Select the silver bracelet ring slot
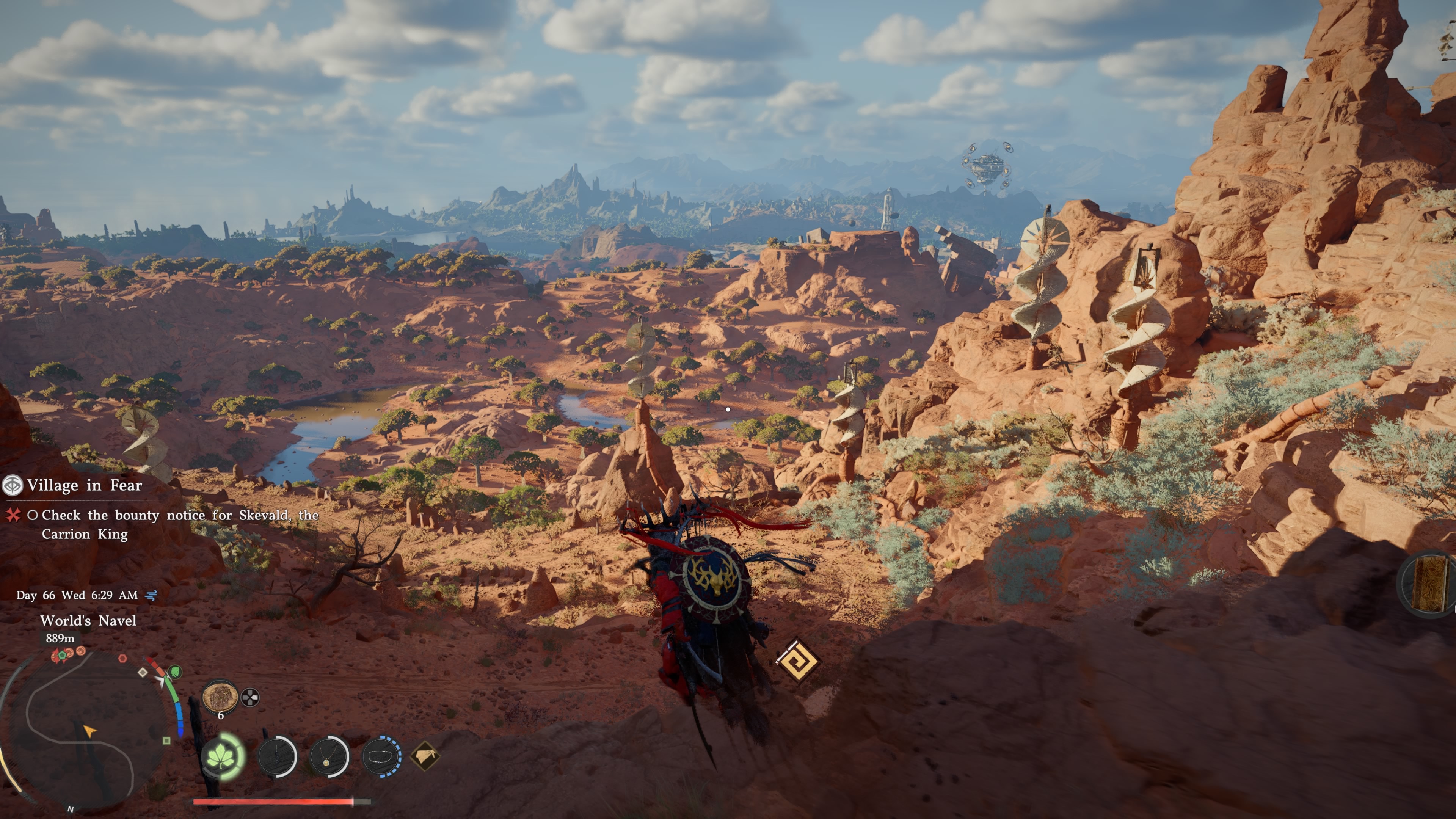The width and height of the screenshot is (1456, 819). (381, 756)
